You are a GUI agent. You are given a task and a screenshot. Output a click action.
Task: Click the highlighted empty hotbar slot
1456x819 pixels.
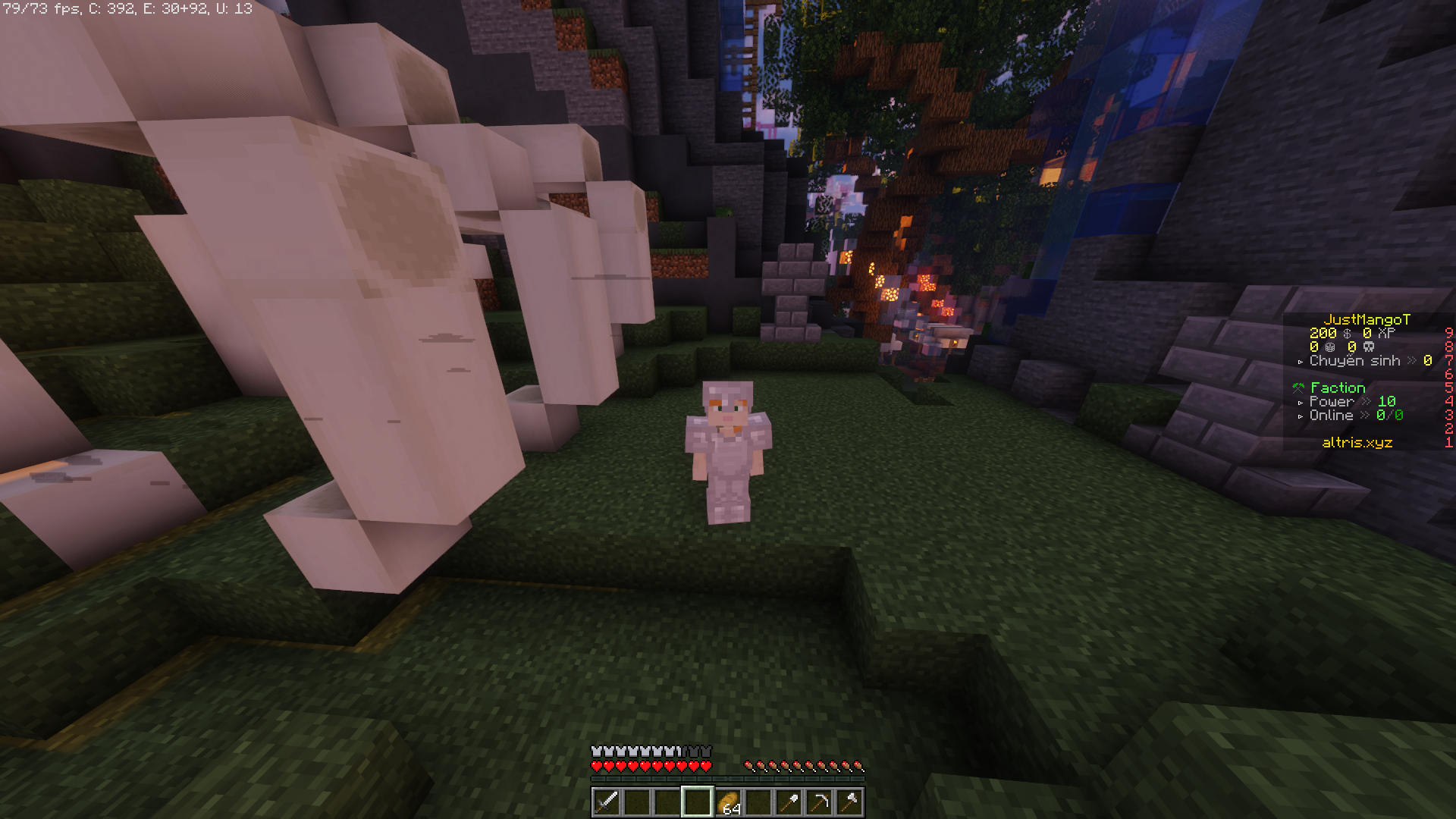click(x=698, y=802)
